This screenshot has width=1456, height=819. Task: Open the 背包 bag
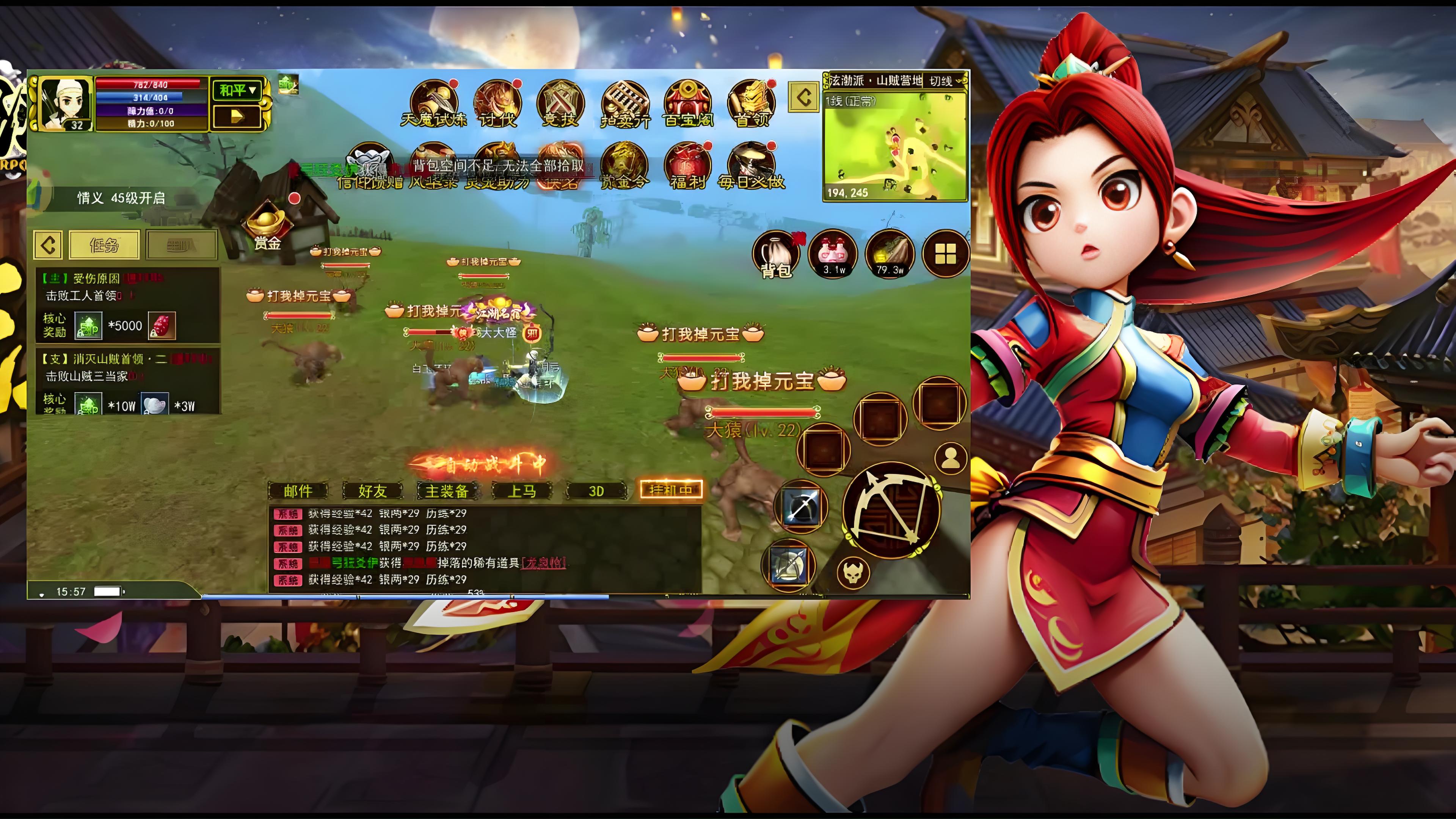777,254
